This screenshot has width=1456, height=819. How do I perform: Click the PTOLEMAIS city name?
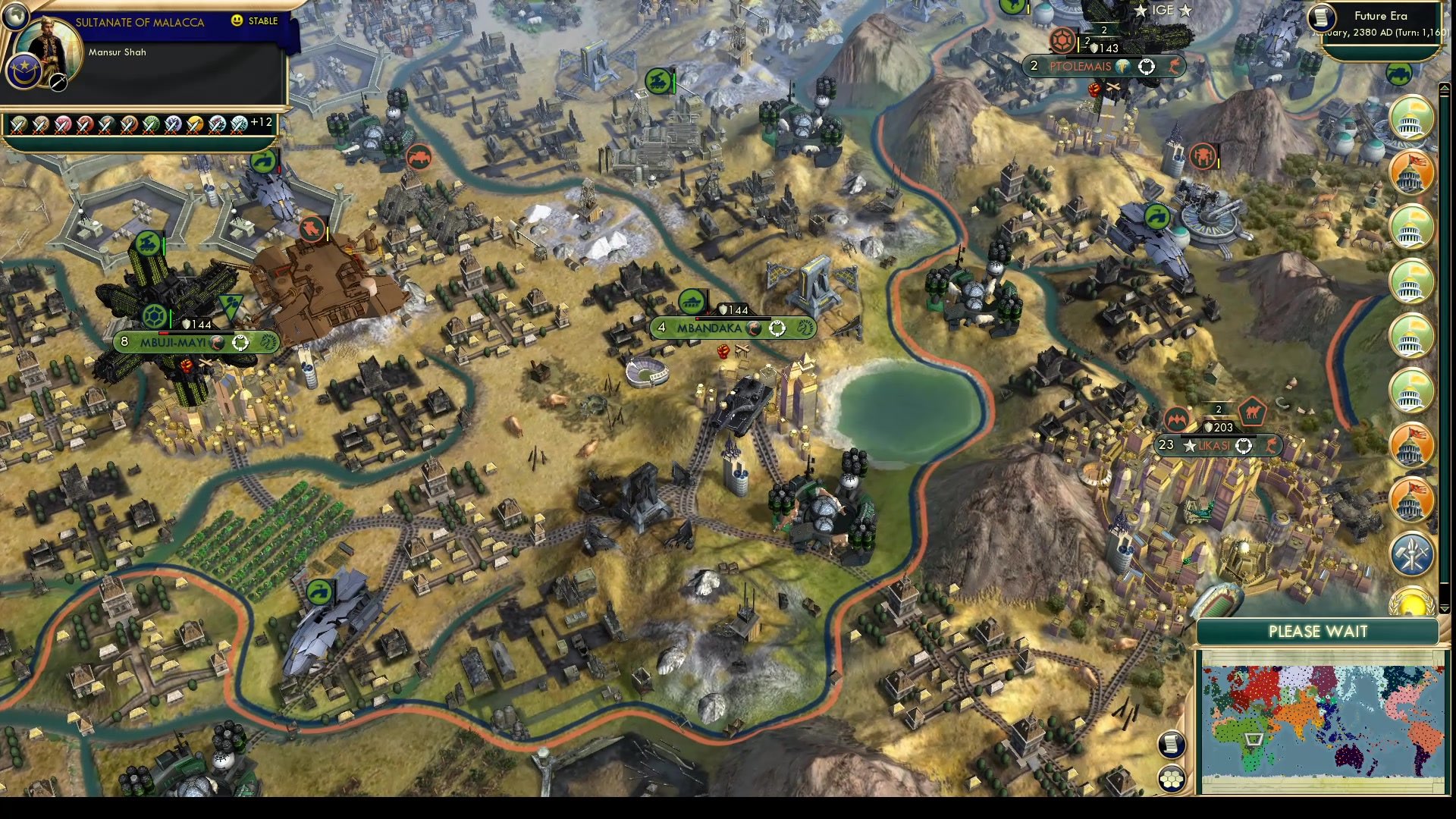pyautogui.click(x=1081, y=66)
